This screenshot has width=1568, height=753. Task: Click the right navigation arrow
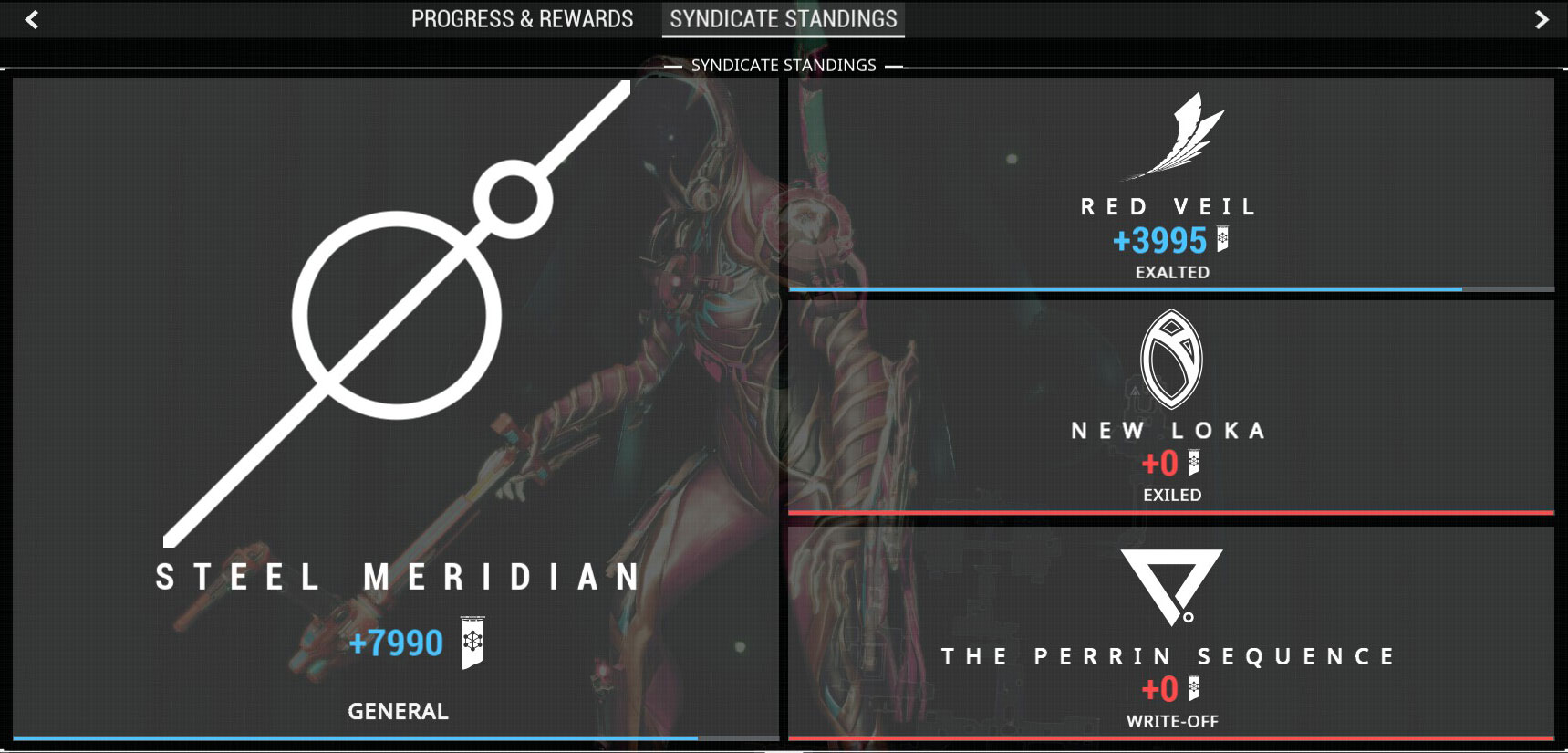tap(1540, 19)
